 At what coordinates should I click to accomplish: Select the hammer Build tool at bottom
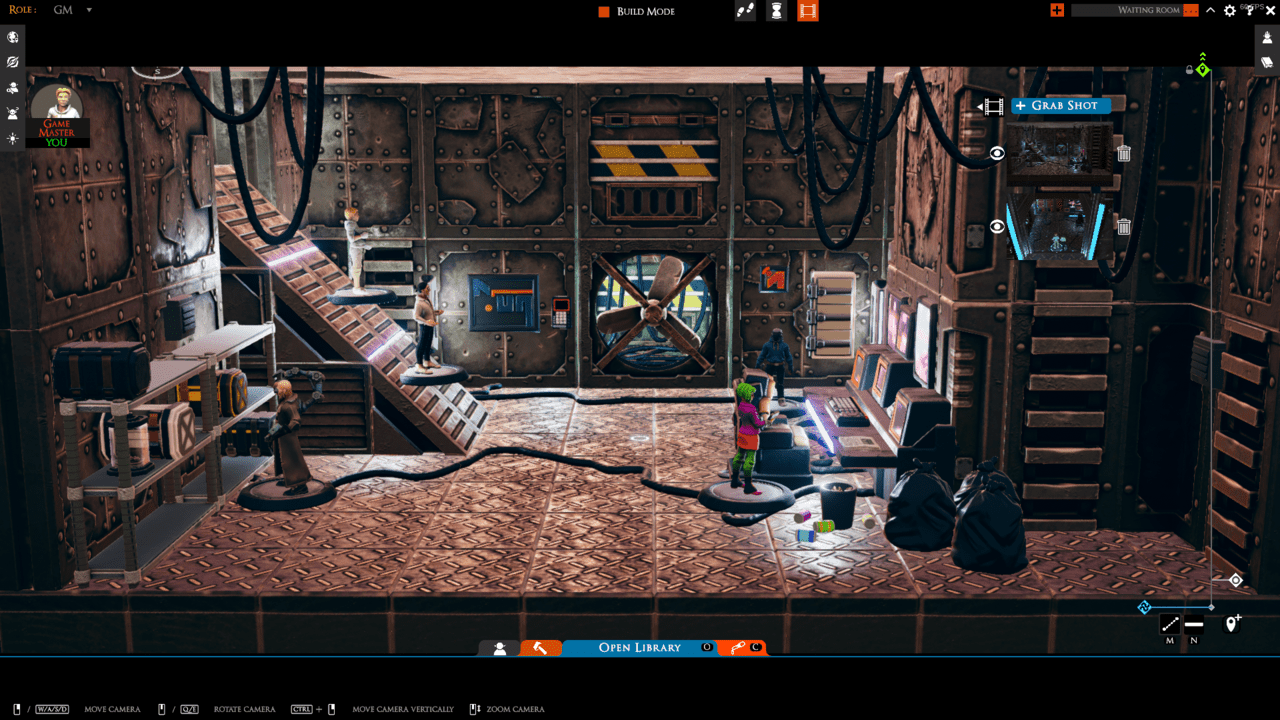click(541, 648)
